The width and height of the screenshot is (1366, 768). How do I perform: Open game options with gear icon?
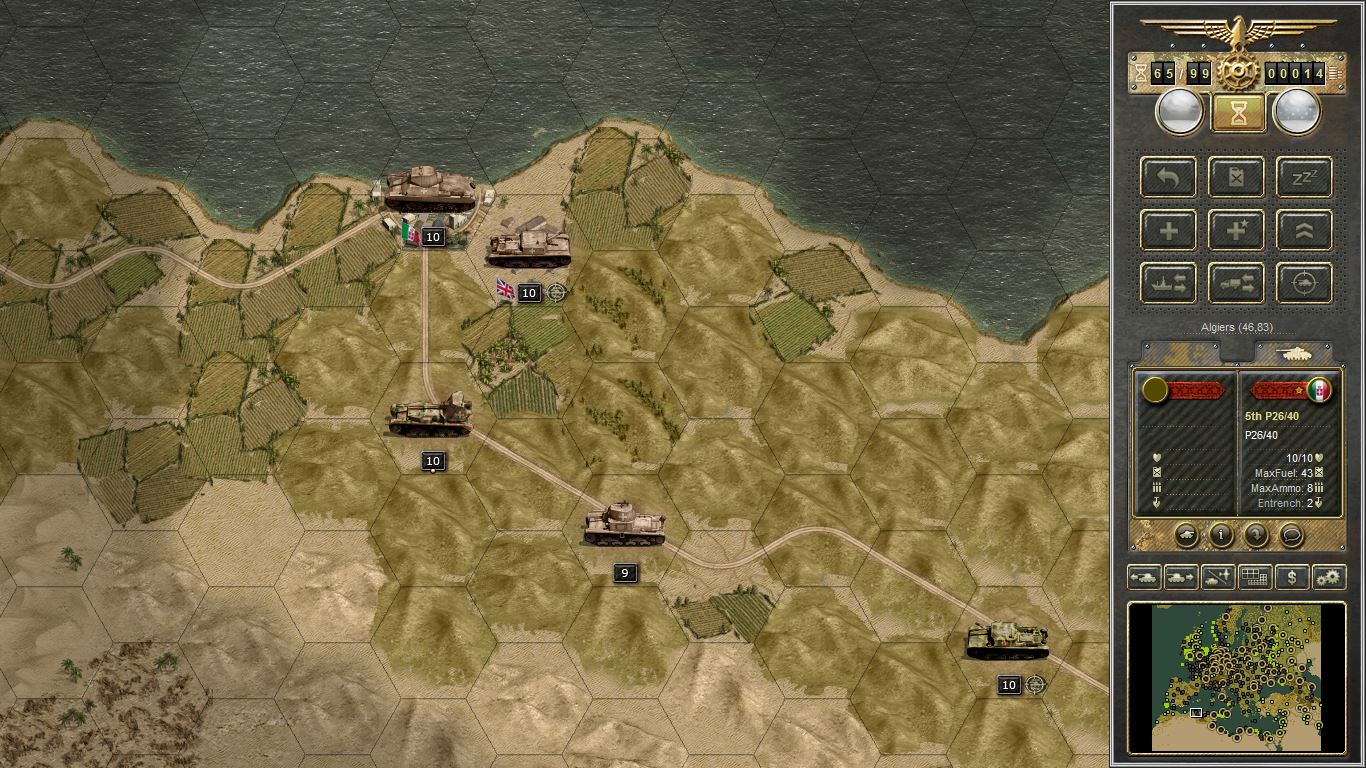(x=1331, y=577)
